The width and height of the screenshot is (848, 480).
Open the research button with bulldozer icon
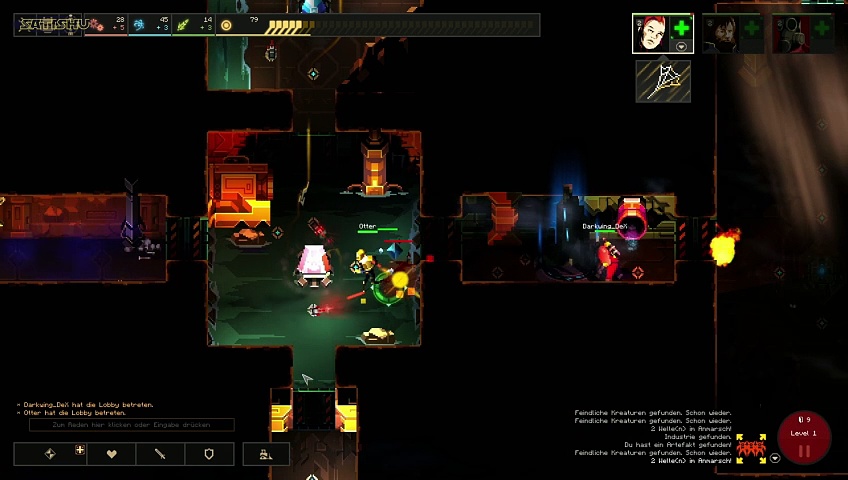pyautogui.click(x=266, y=454)
